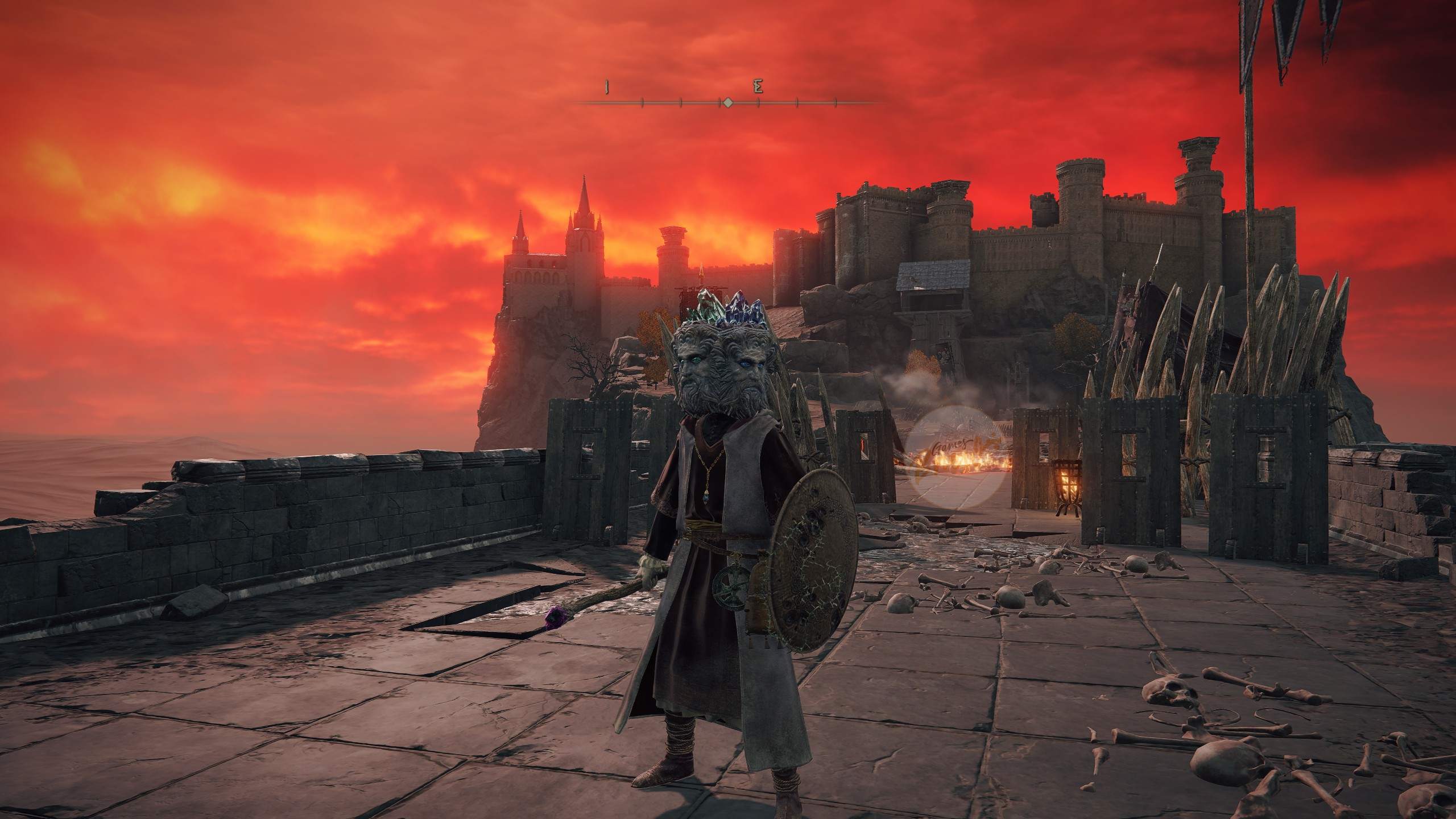Click the compass bar heading diamond
The height and width of the screenshot is (819, 1456).
[727, 102]
